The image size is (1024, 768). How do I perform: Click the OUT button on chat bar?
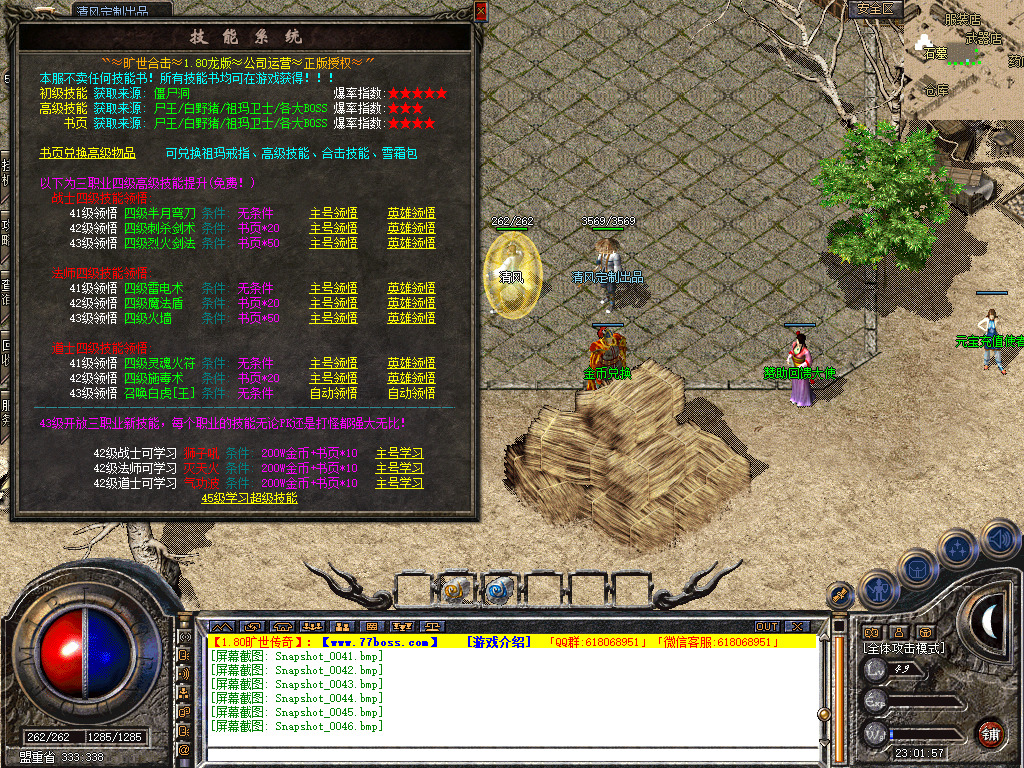tap(767, 627)
